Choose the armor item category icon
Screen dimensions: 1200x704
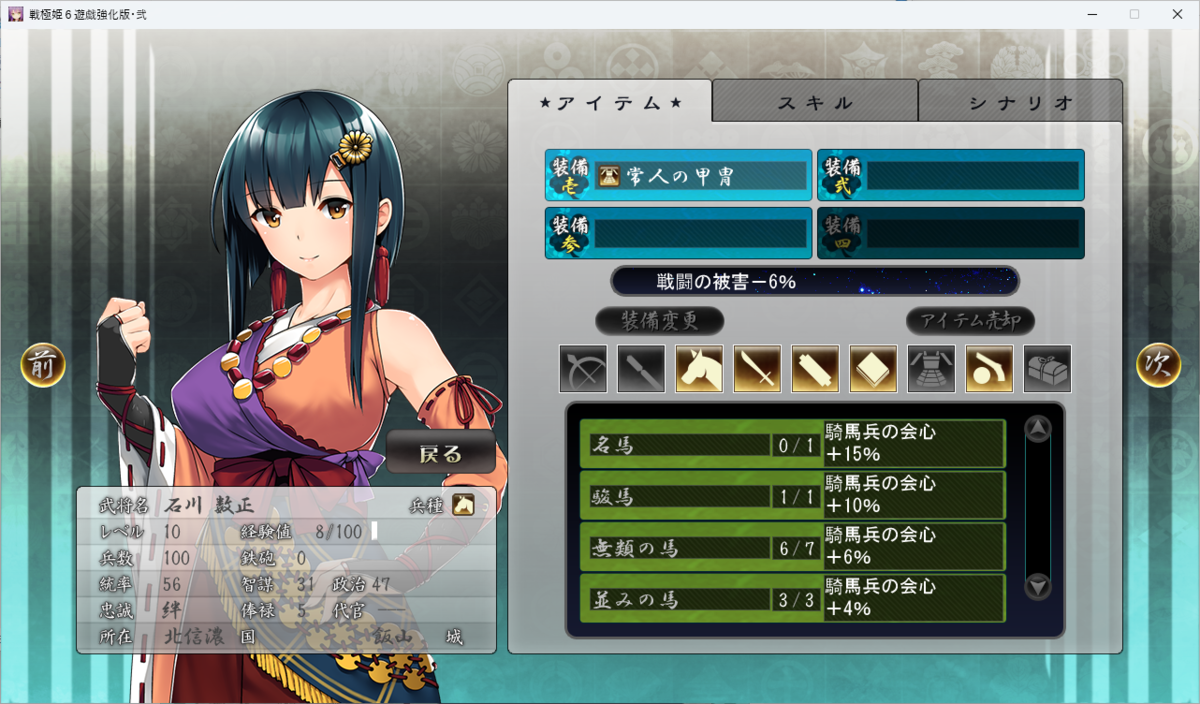[931, 369]
